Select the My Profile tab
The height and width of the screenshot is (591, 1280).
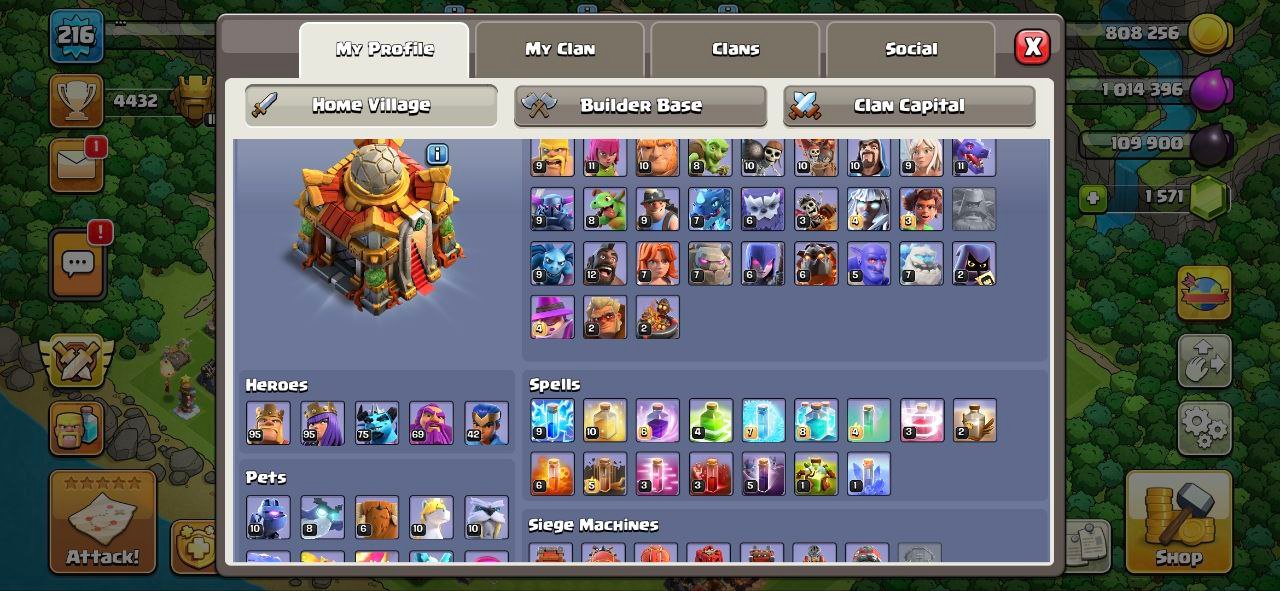coord(384,49)
